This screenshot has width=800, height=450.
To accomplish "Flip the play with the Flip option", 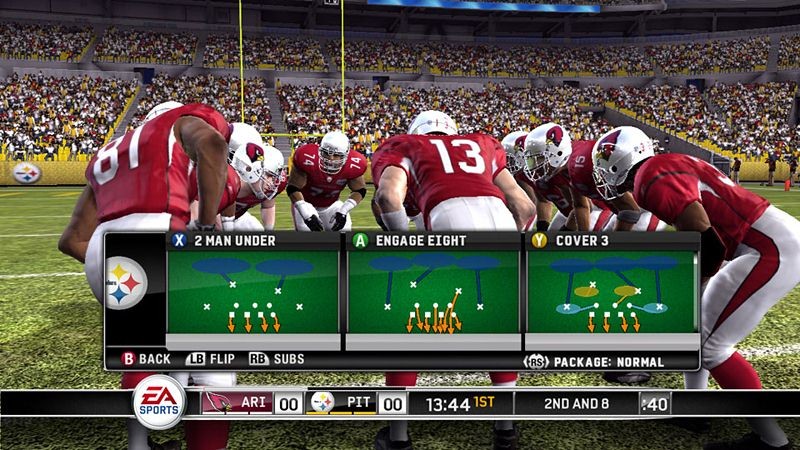I will pos(207,359).
